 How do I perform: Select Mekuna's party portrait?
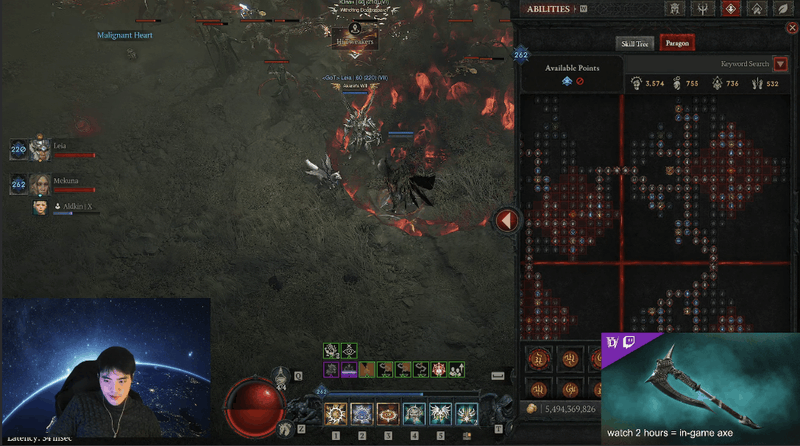coord(40,185)
